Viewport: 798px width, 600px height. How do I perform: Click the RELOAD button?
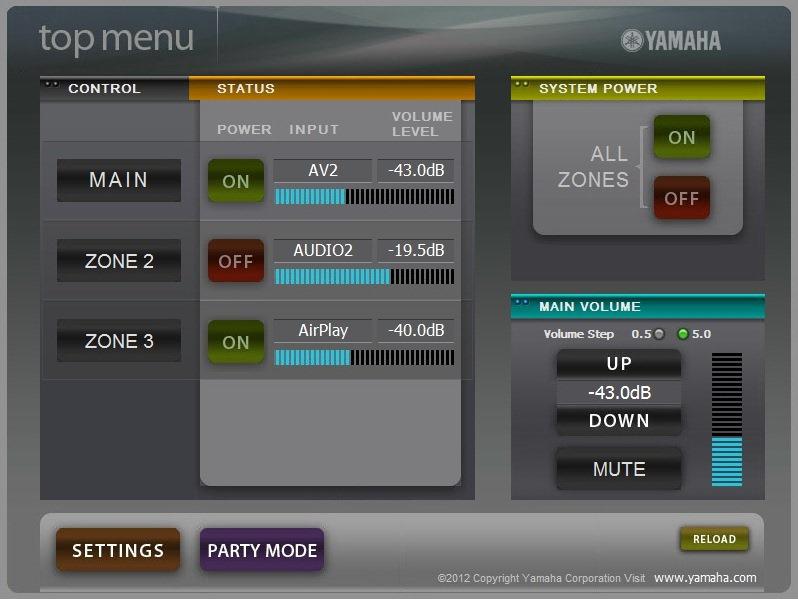coord(714,539)
